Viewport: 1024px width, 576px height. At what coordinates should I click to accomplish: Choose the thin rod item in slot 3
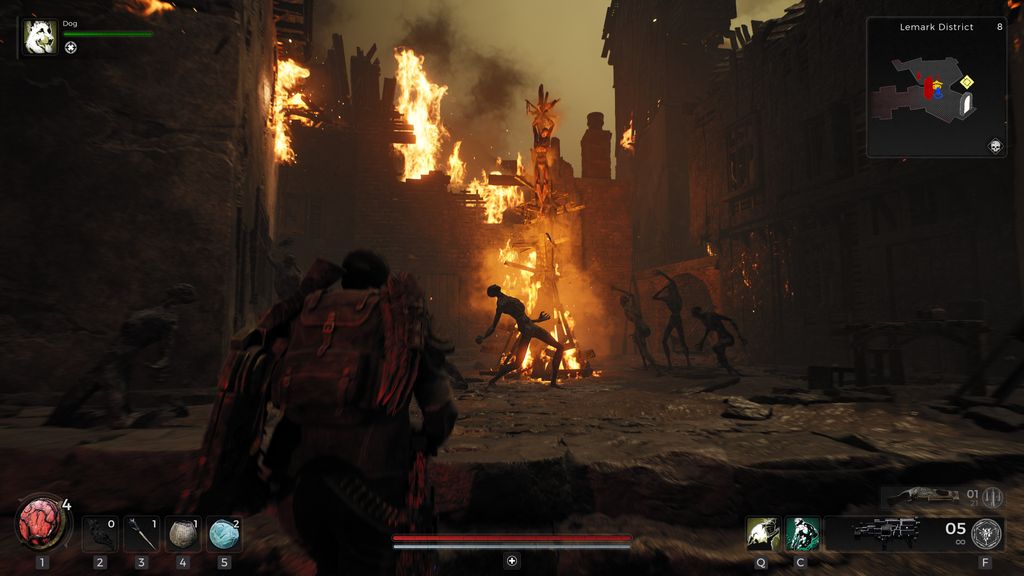pos(141,534)
